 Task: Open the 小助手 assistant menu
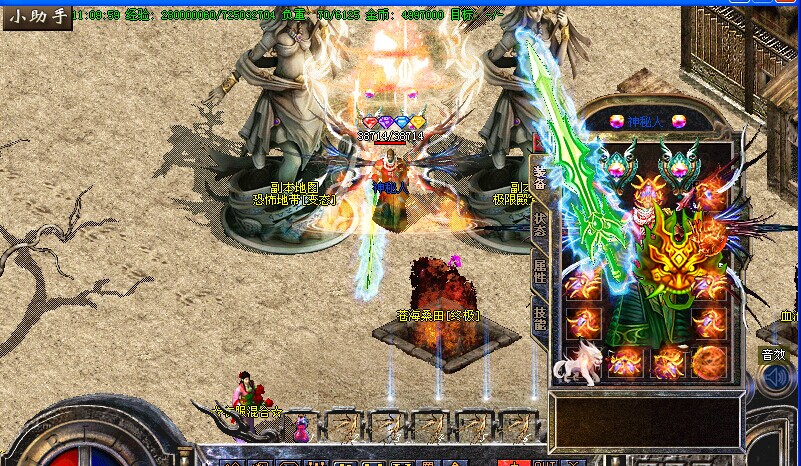point(36,15)
